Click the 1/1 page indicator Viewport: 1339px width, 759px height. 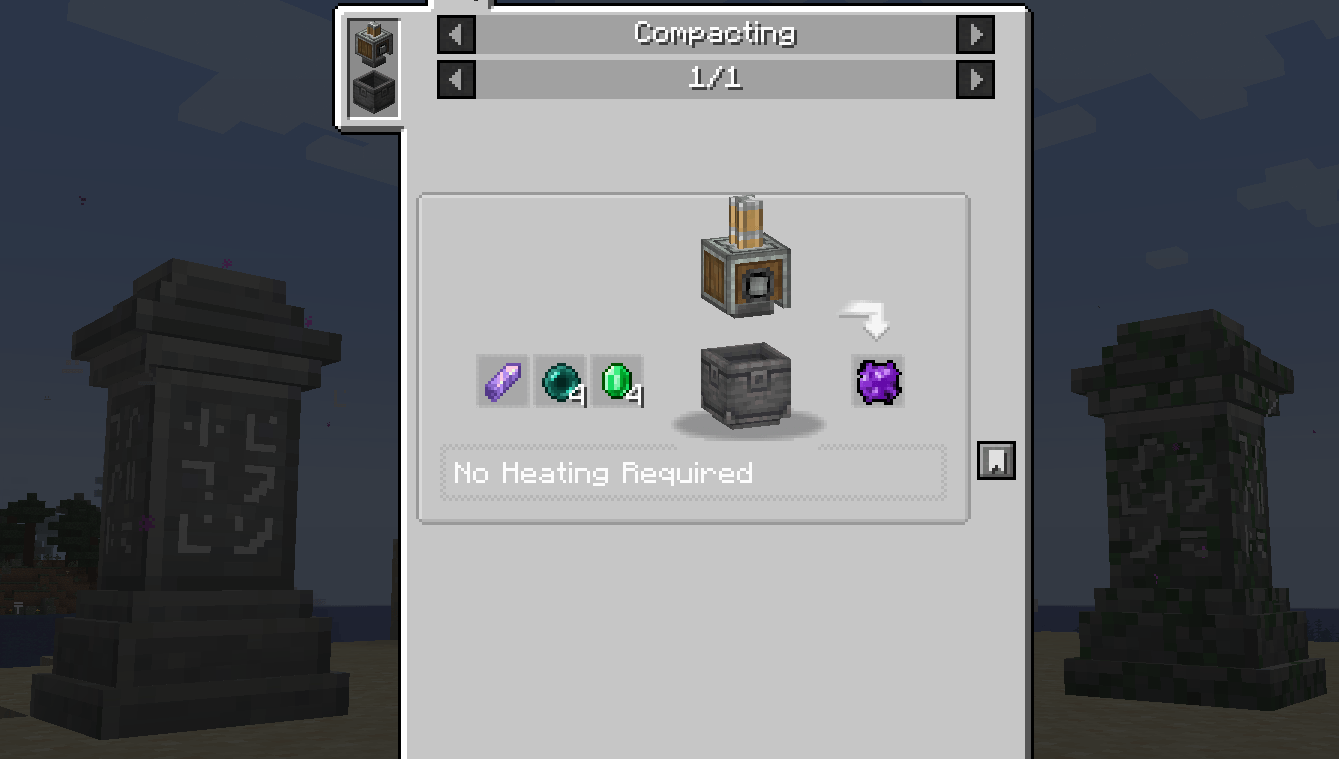tap(715, 79)
